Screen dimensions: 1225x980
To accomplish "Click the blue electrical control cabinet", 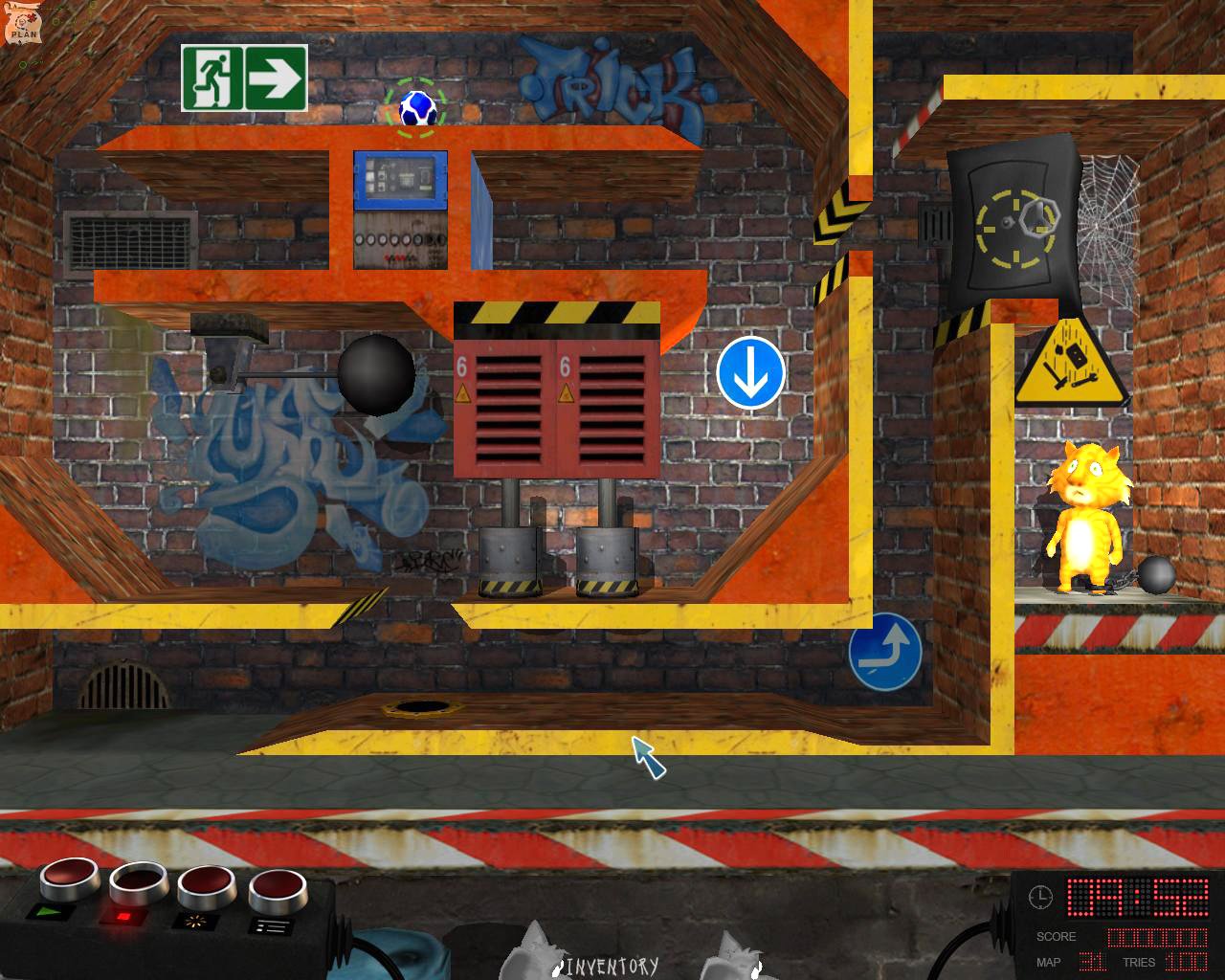I will 399,182.
